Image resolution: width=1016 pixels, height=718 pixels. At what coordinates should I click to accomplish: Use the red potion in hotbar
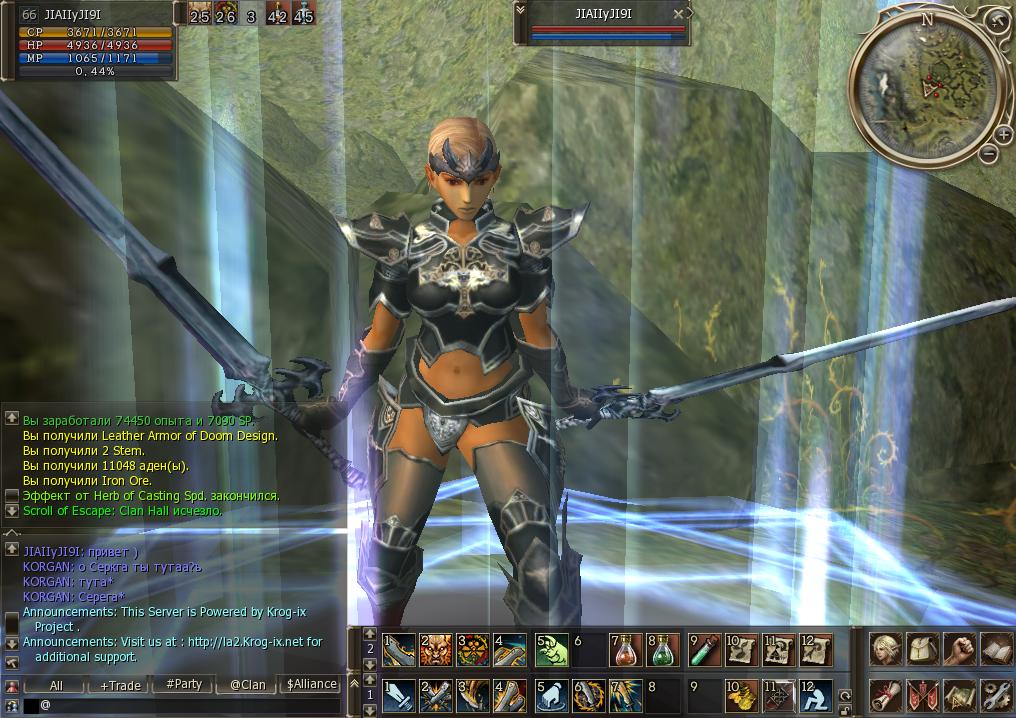click(626, 650)
